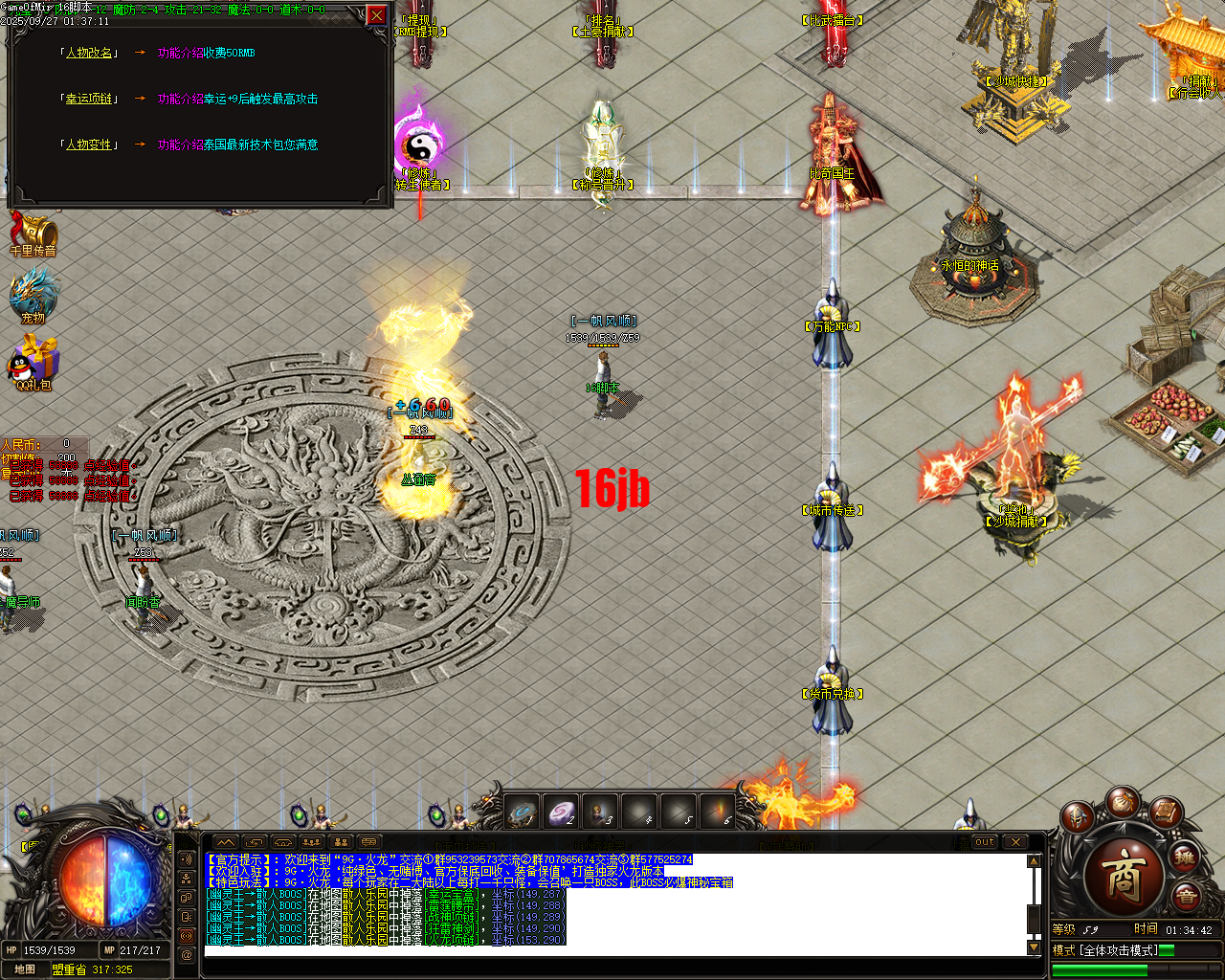Open the 商 merchant shop orb
Image resolution: width=1225 pixels, height=980 pixels.
1125,874
